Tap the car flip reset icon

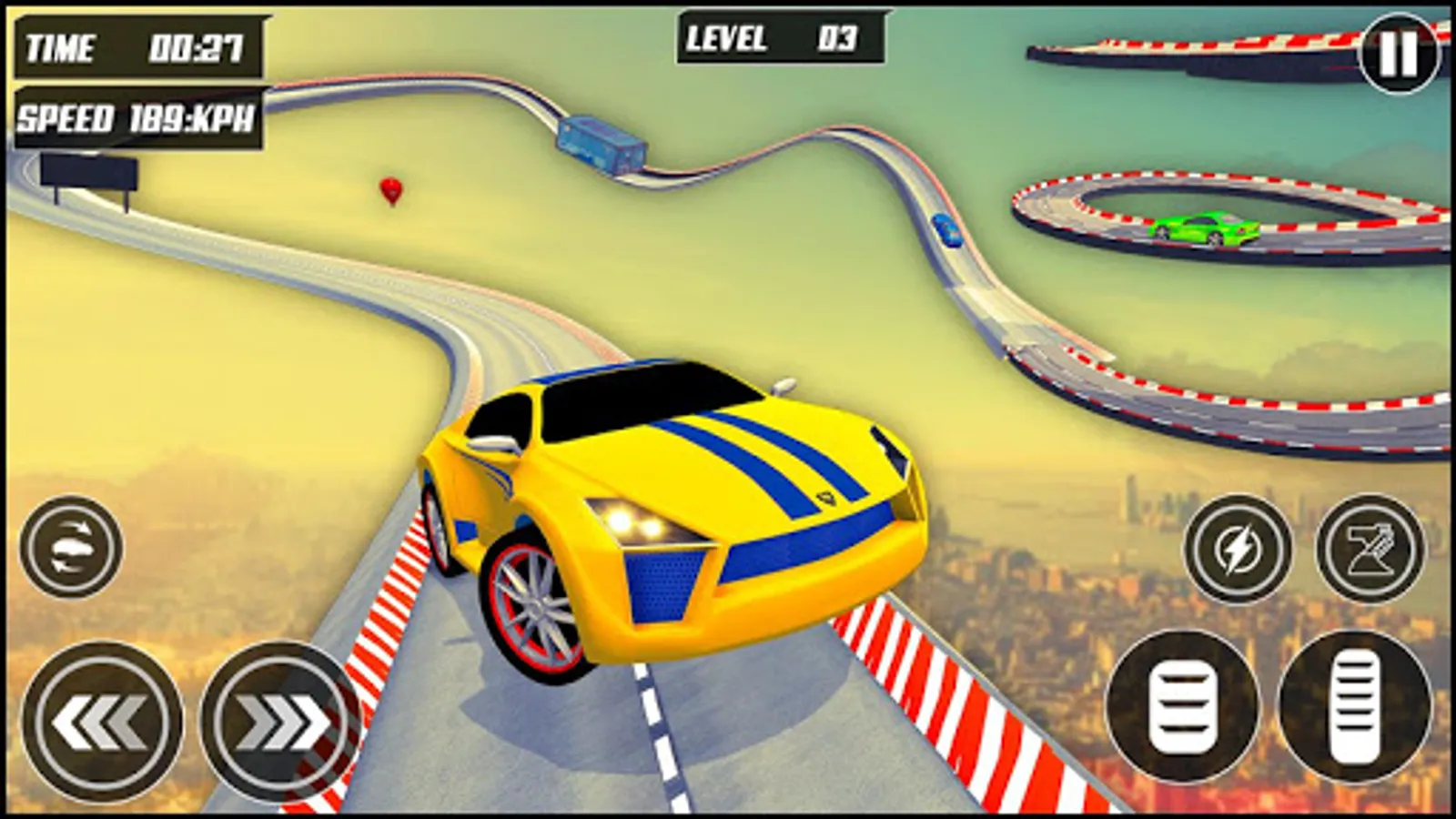click(71, 547)
